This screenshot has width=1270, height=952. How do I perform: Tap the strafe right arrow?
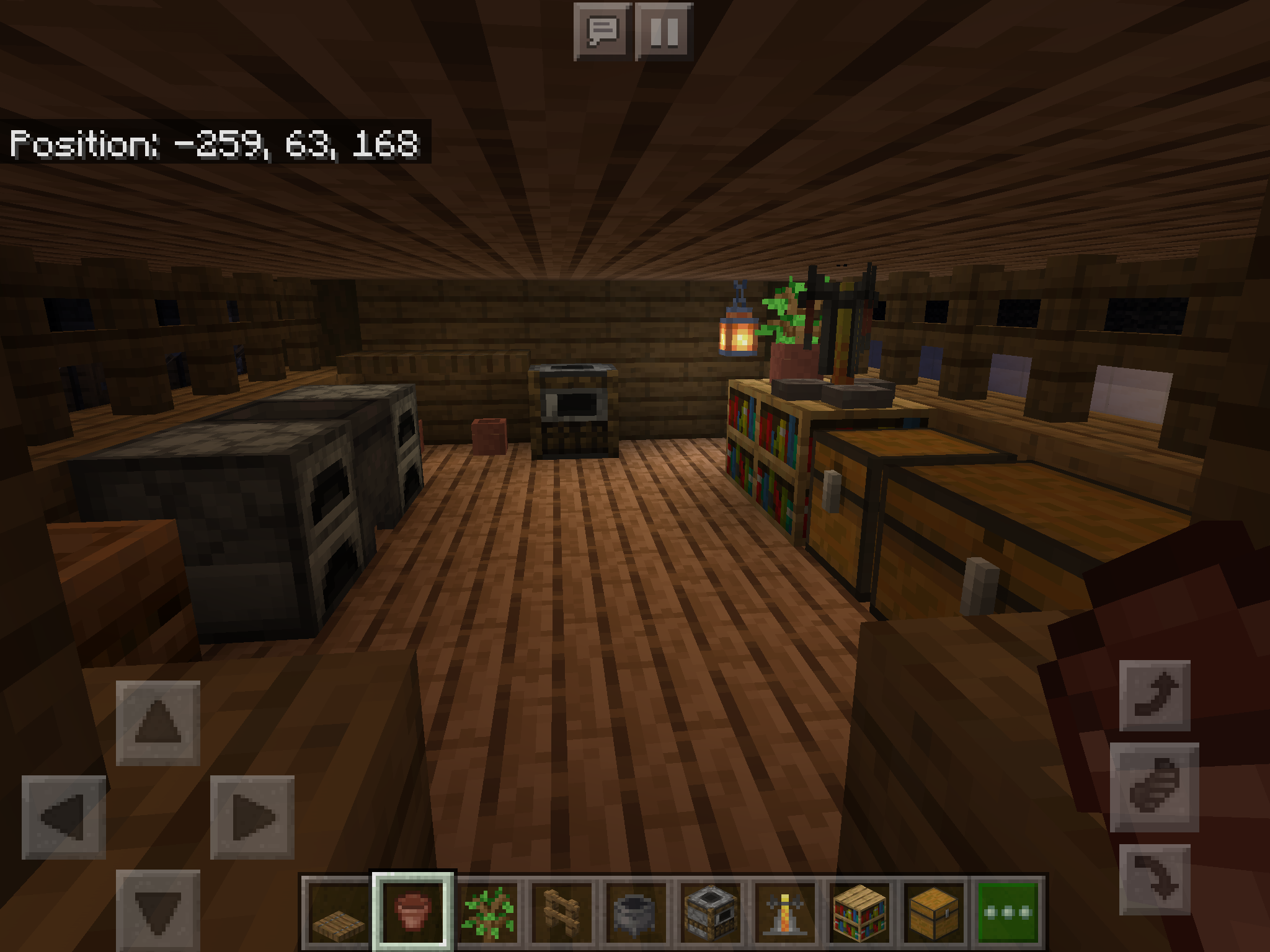click(252, 817)
